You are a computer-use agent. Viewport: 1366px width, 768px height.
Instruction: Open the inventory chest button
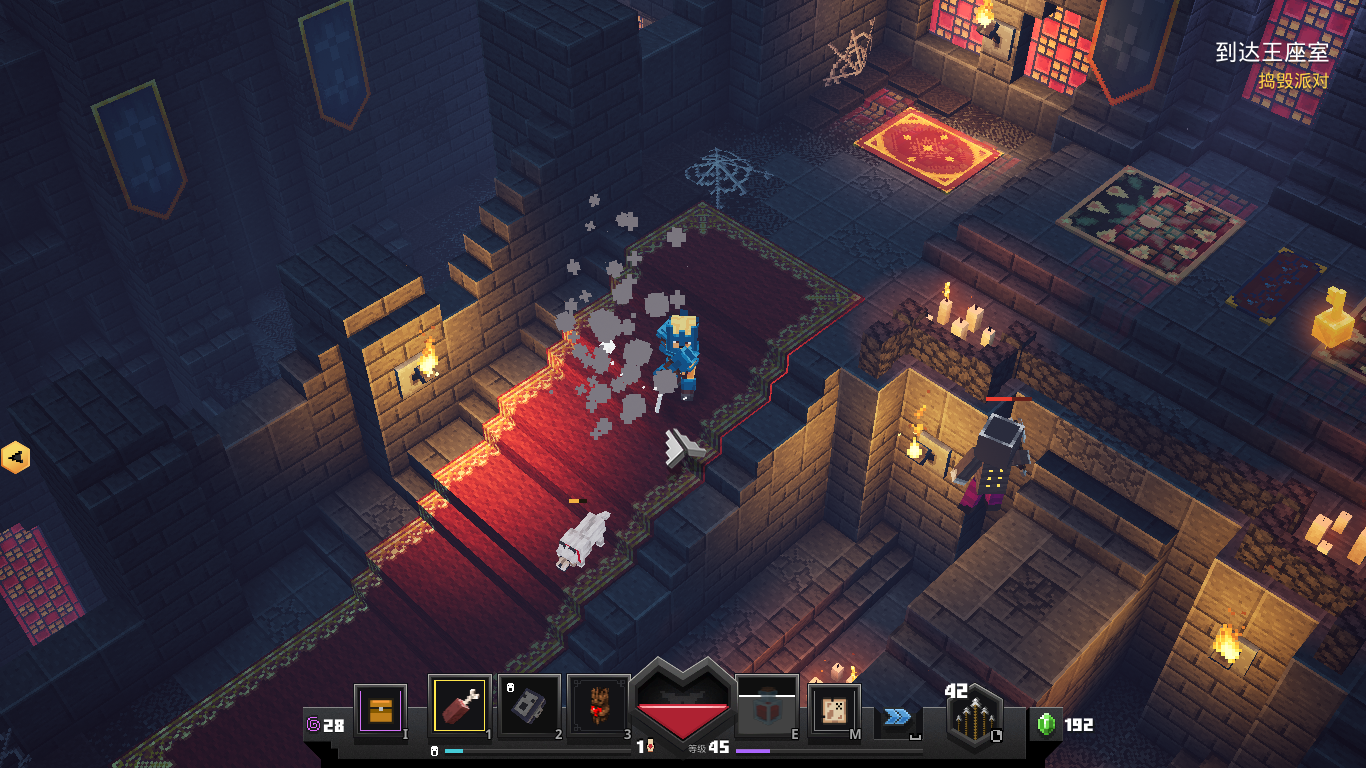click(x=380, y=711)
